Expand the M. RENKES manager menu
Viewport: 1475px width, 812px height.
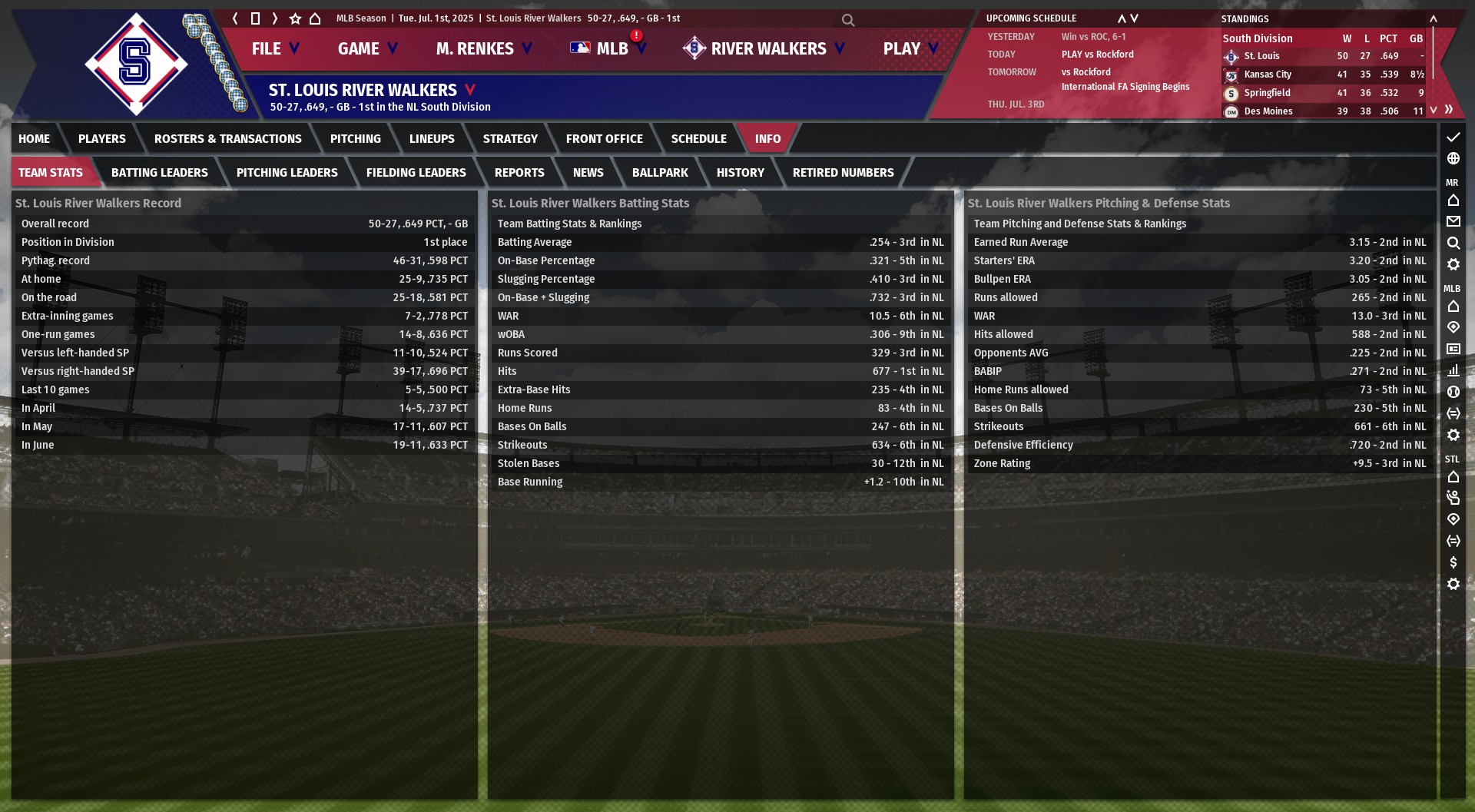483,48
